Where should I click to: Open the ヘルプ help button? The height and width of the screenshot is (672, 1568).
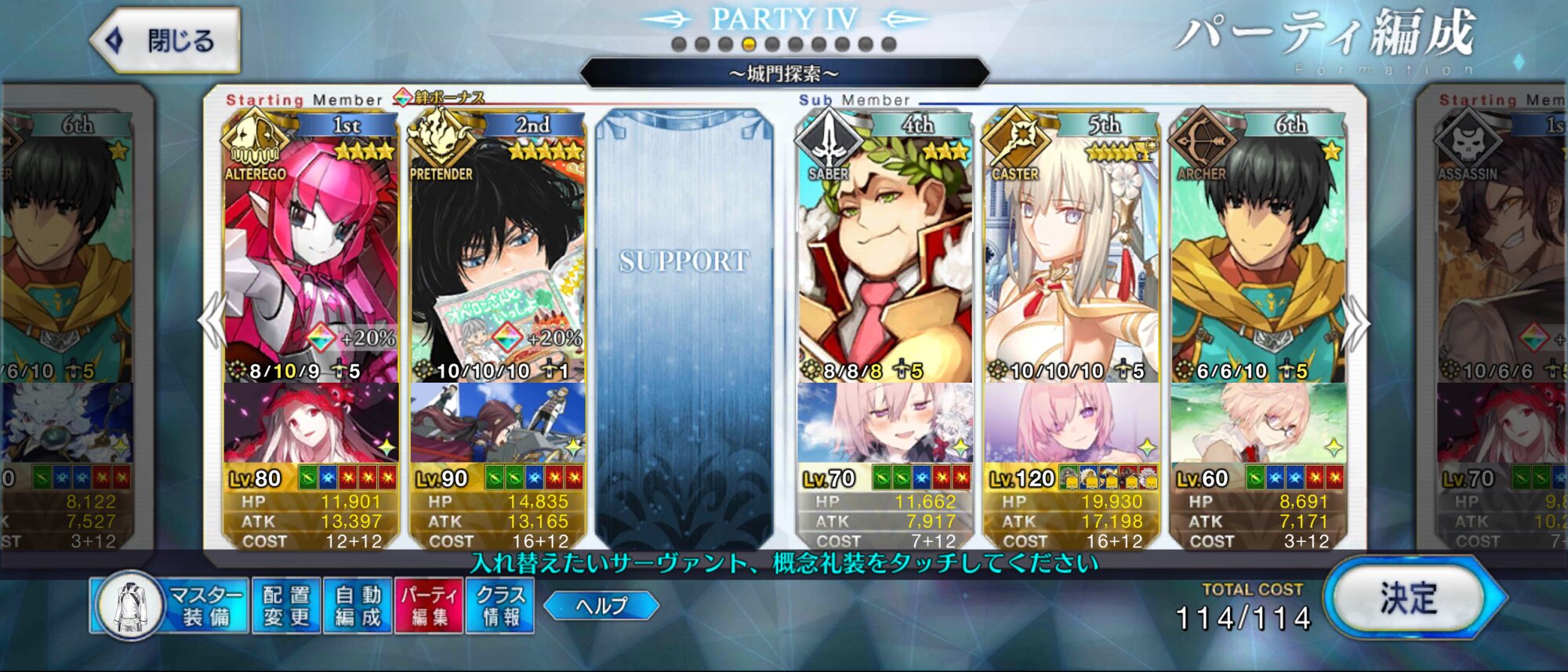(x=601, y=605)
